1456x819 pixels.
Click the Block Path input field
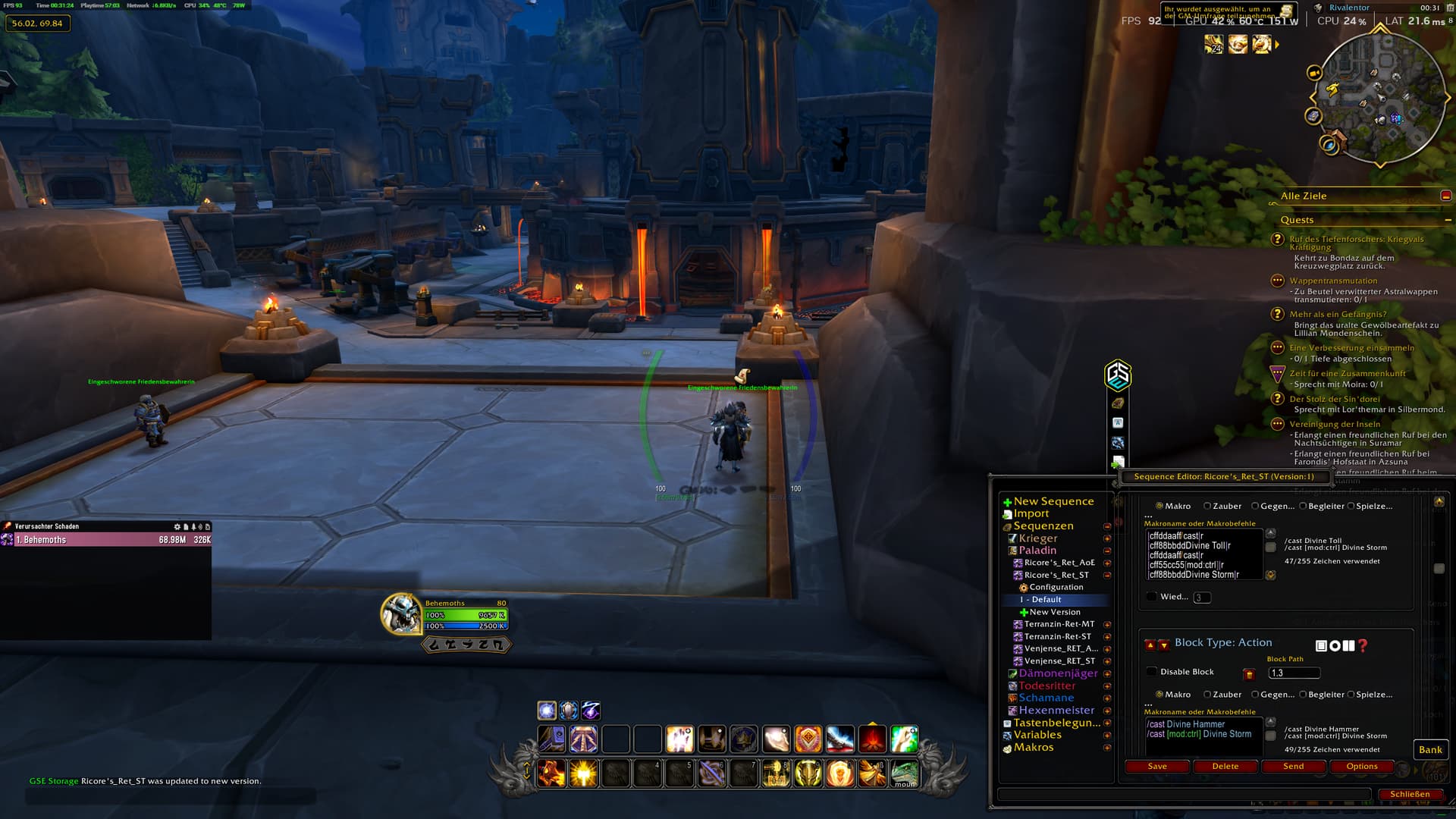[1294, 673]
